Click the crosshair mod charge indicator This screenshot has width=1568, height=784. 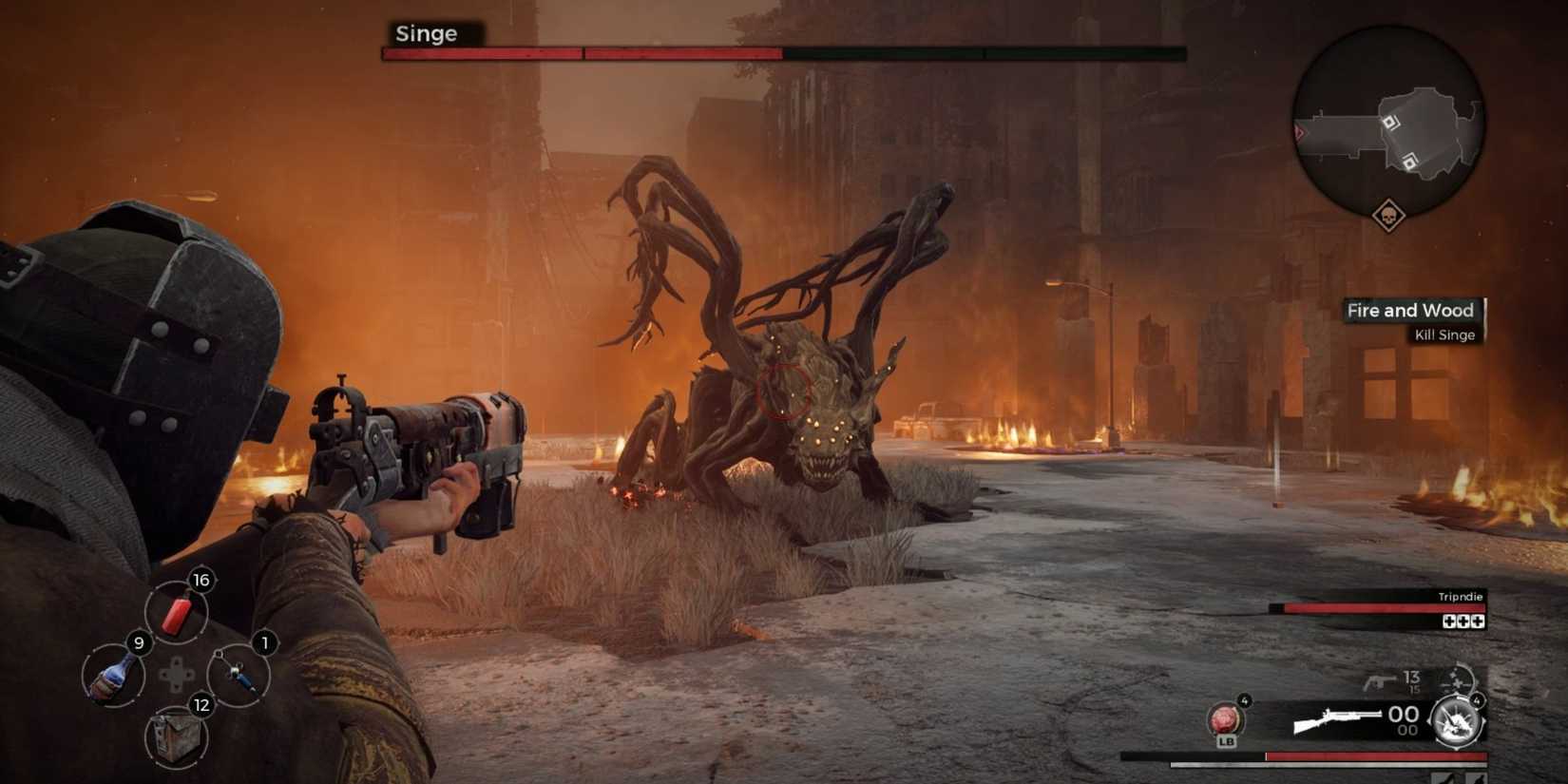point(1456,680)
